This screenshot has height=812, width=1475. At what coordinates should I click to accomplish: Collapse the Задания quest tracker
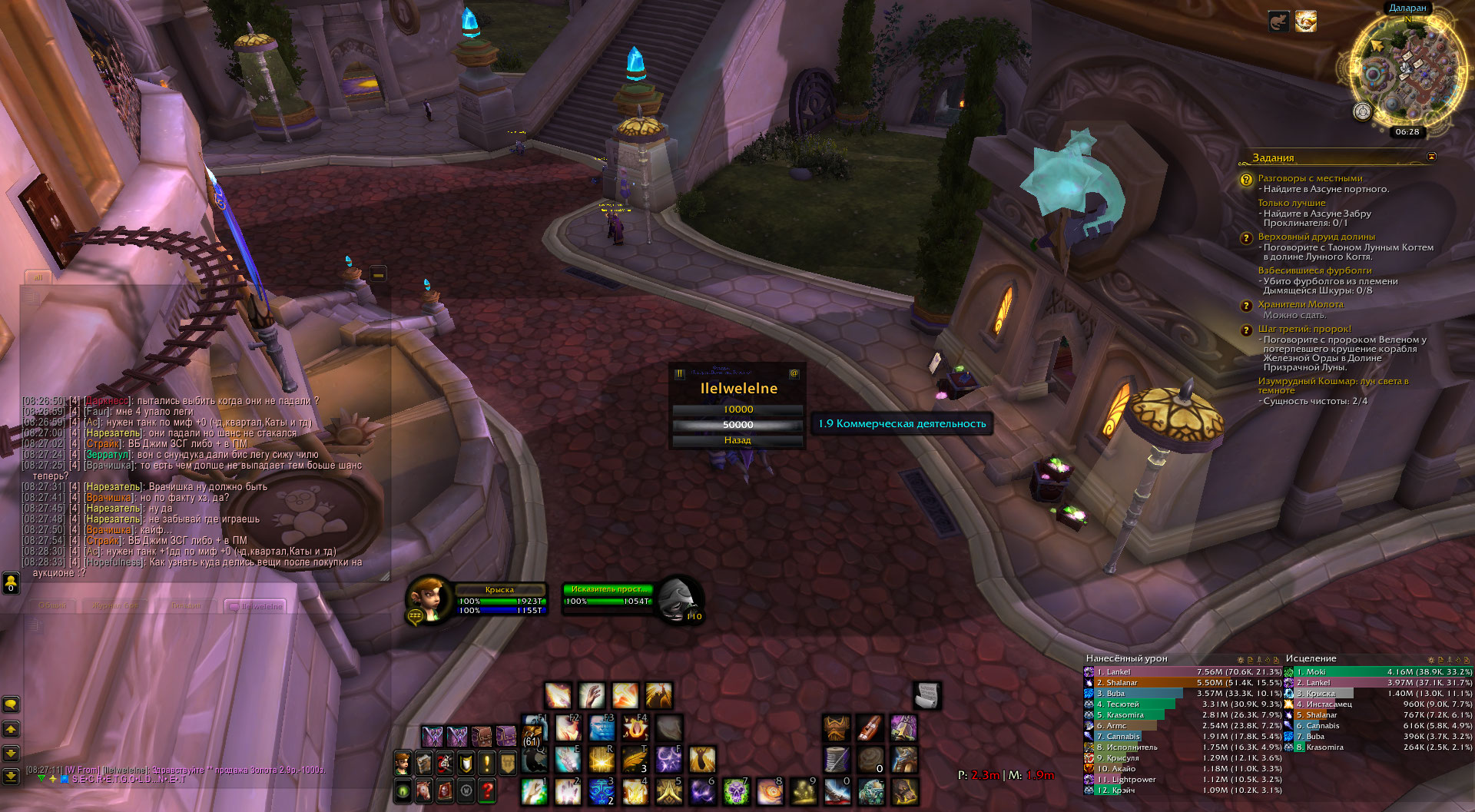tap(1431, 157)
